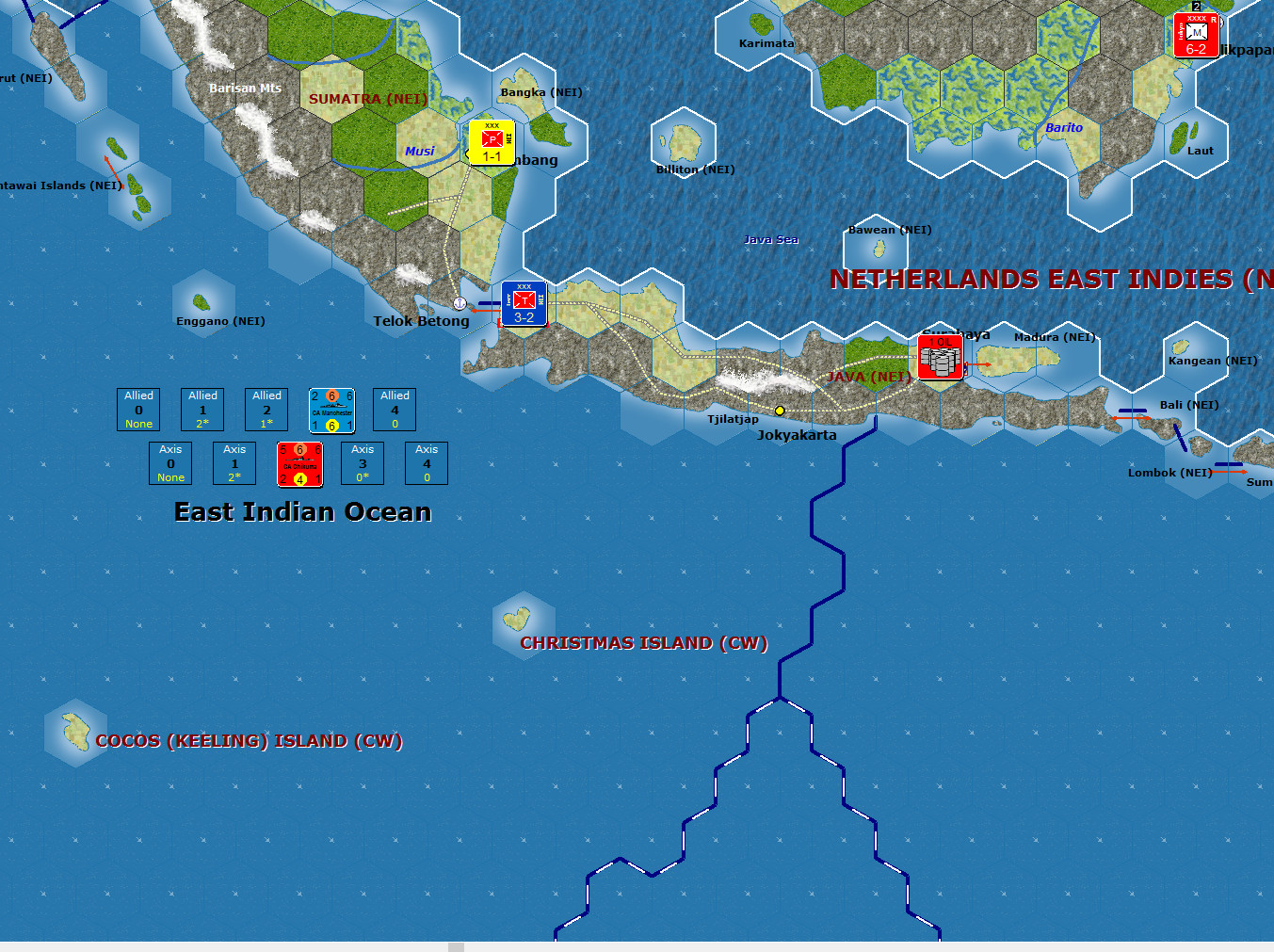Click the Allied 2 box showing 1*
This screenshot has width=1274, height=952.
[x=266, y=410]
